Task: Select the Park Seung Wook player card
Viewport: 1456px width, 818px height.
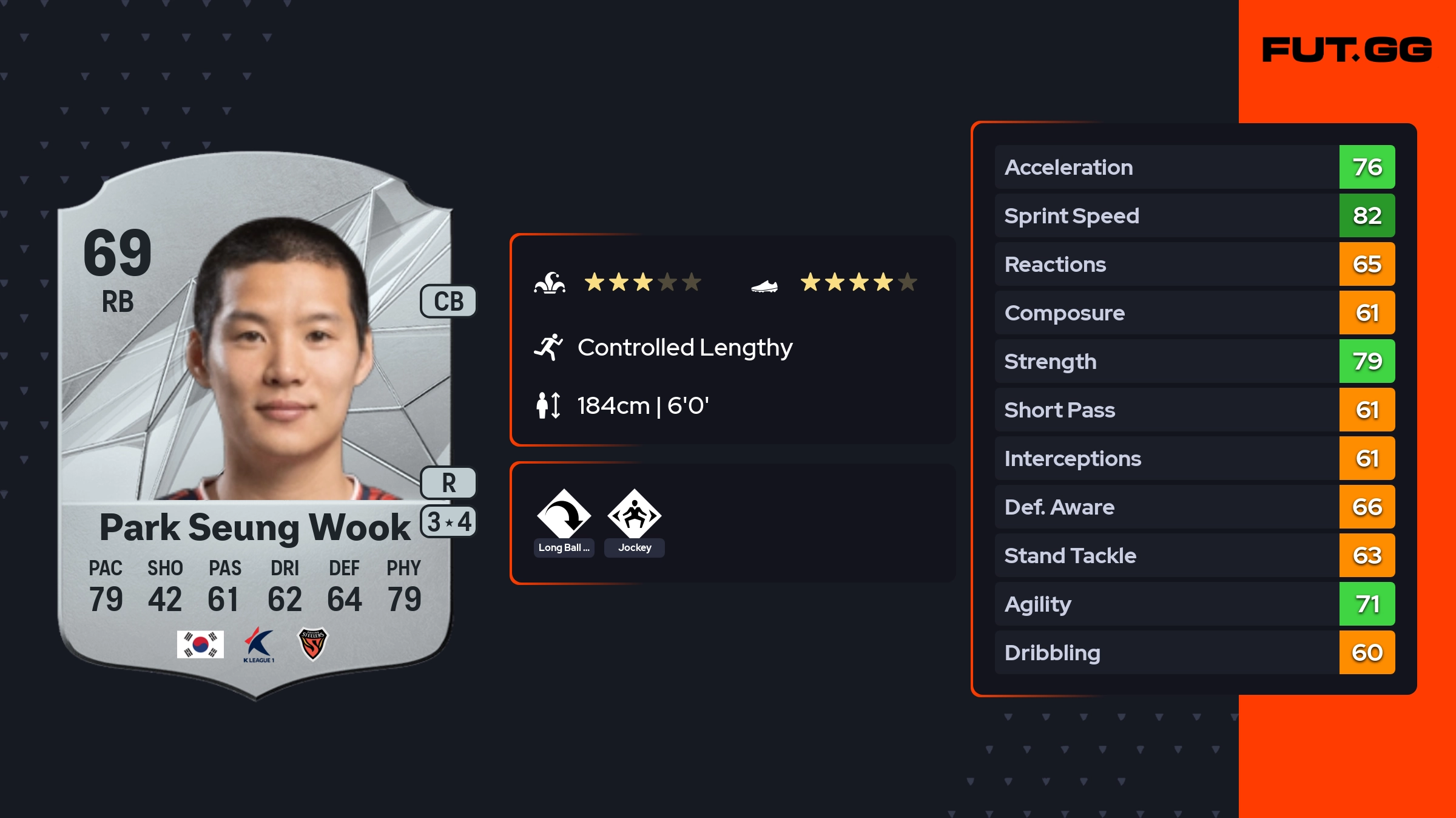Action: coord(255,425)
